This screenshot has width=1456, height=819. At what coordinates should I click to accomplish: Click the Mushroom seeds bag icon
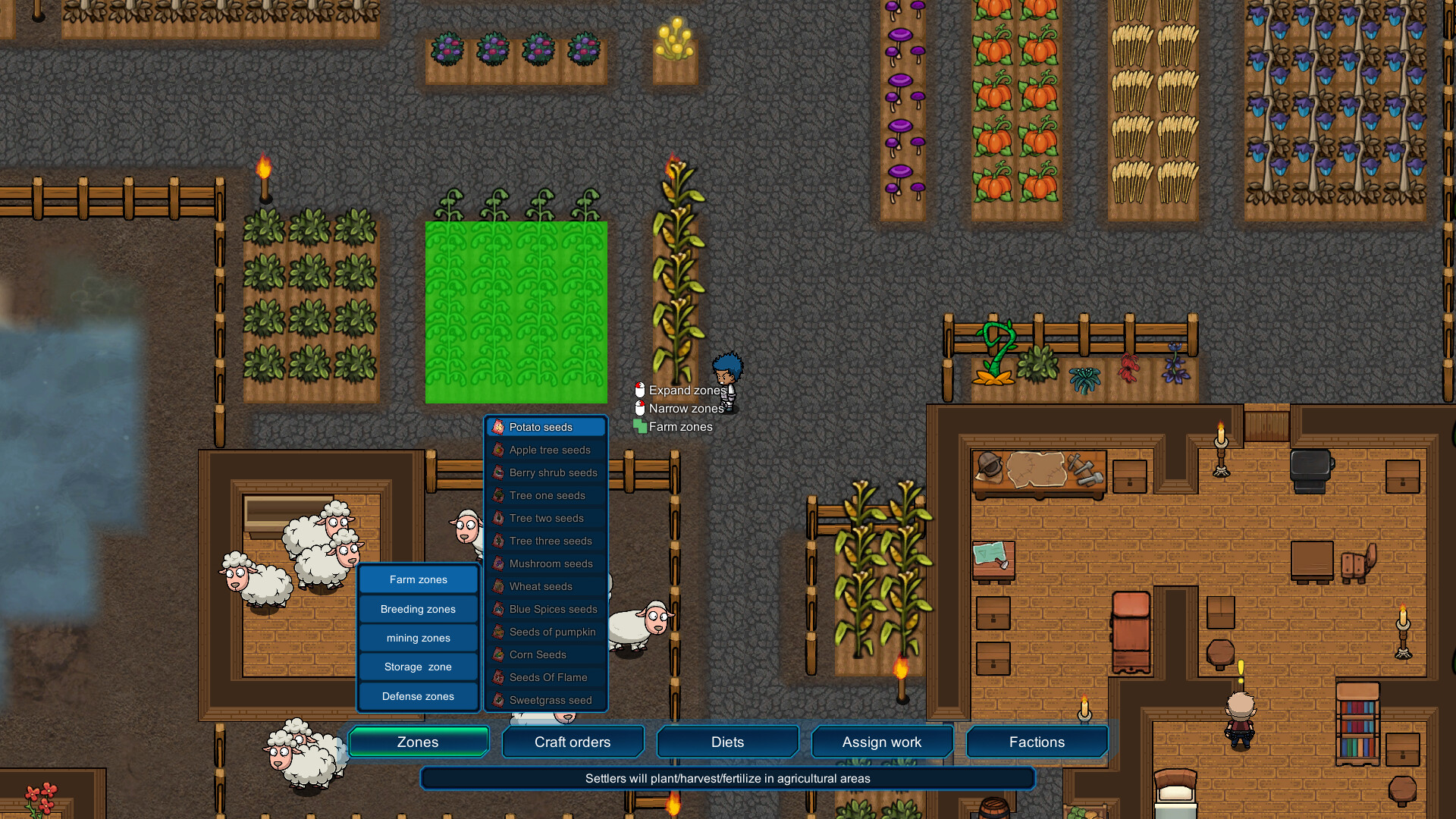[x=498, y=563]
